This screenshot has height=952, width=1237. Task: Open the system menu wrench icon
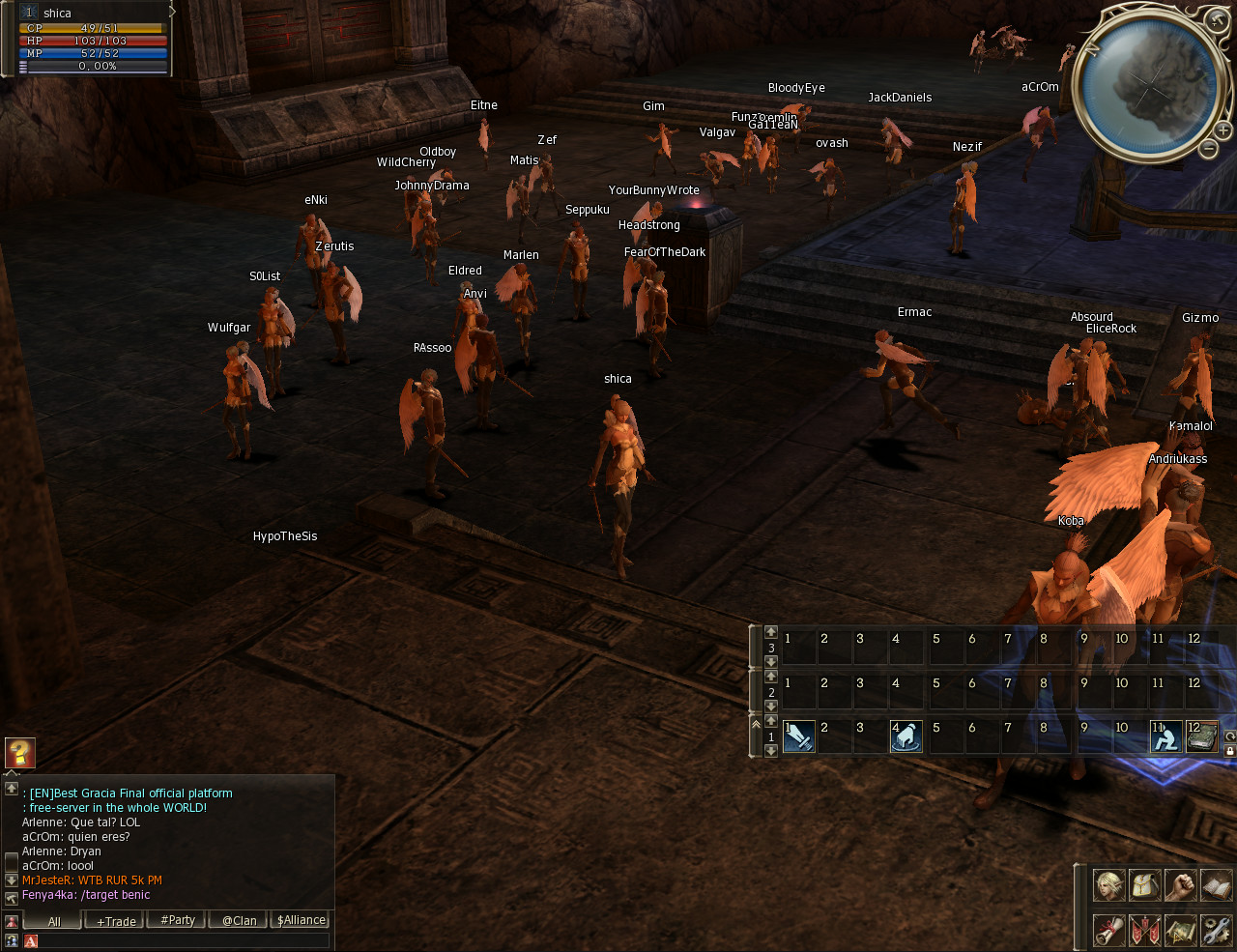pyautogui.click(x=1216, y=930)
